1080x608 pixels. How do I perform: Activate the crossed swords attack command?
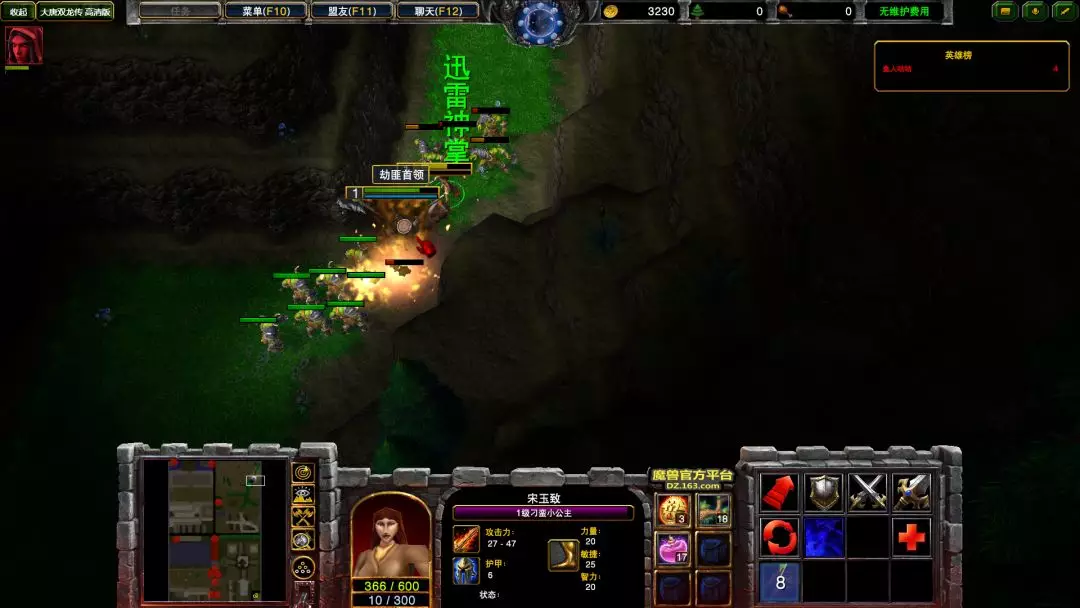pos(868,492)
